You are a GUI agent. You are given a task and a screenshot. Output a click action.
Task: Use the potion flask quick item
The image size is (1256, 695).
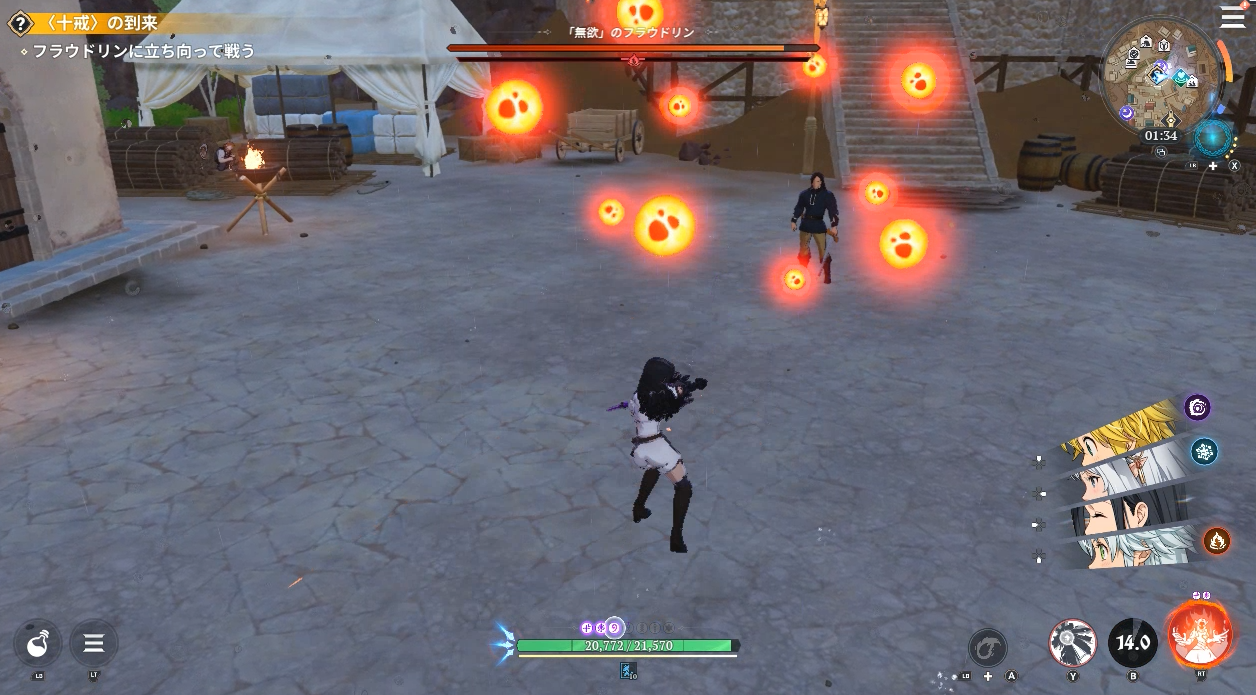pos(38,644)
